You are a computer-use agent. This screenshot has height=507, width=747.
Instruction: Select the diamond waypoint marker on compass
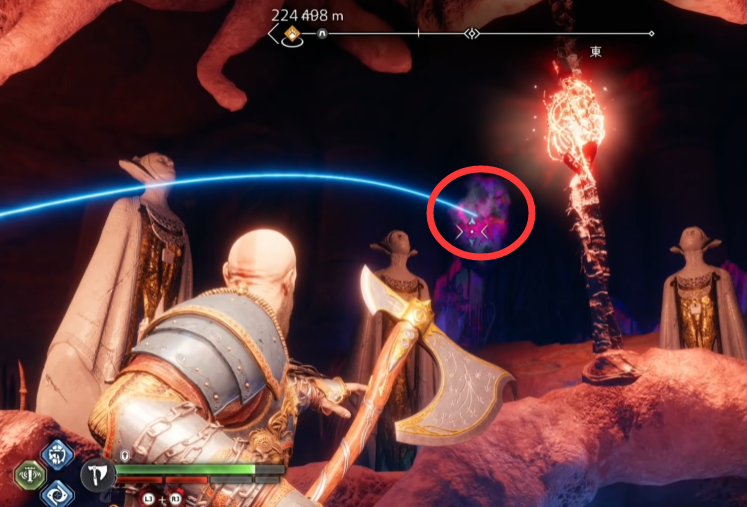point(471,34)
